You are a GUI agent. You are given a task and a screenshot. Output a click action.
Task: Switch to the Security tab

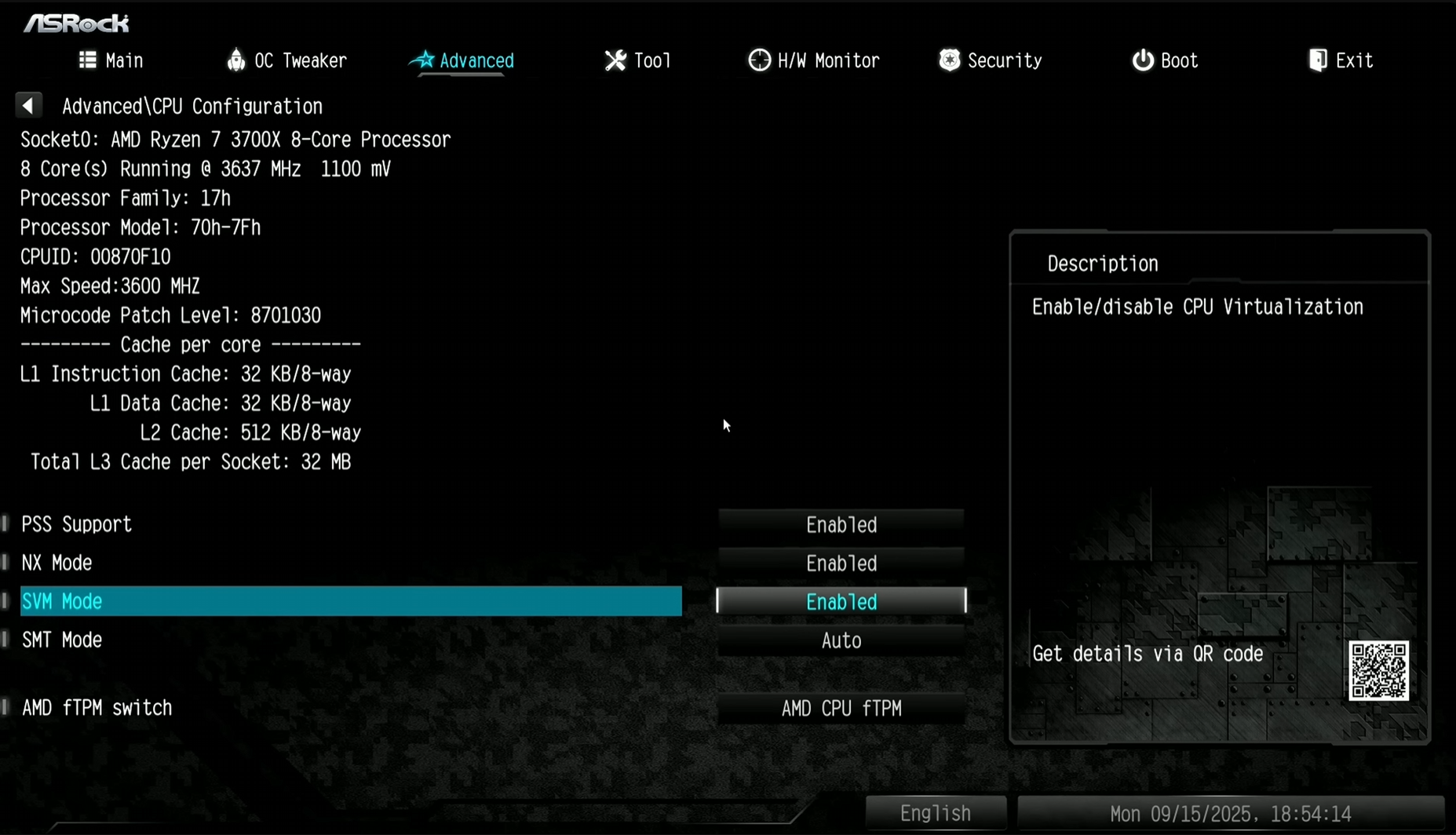pos(991,60)
